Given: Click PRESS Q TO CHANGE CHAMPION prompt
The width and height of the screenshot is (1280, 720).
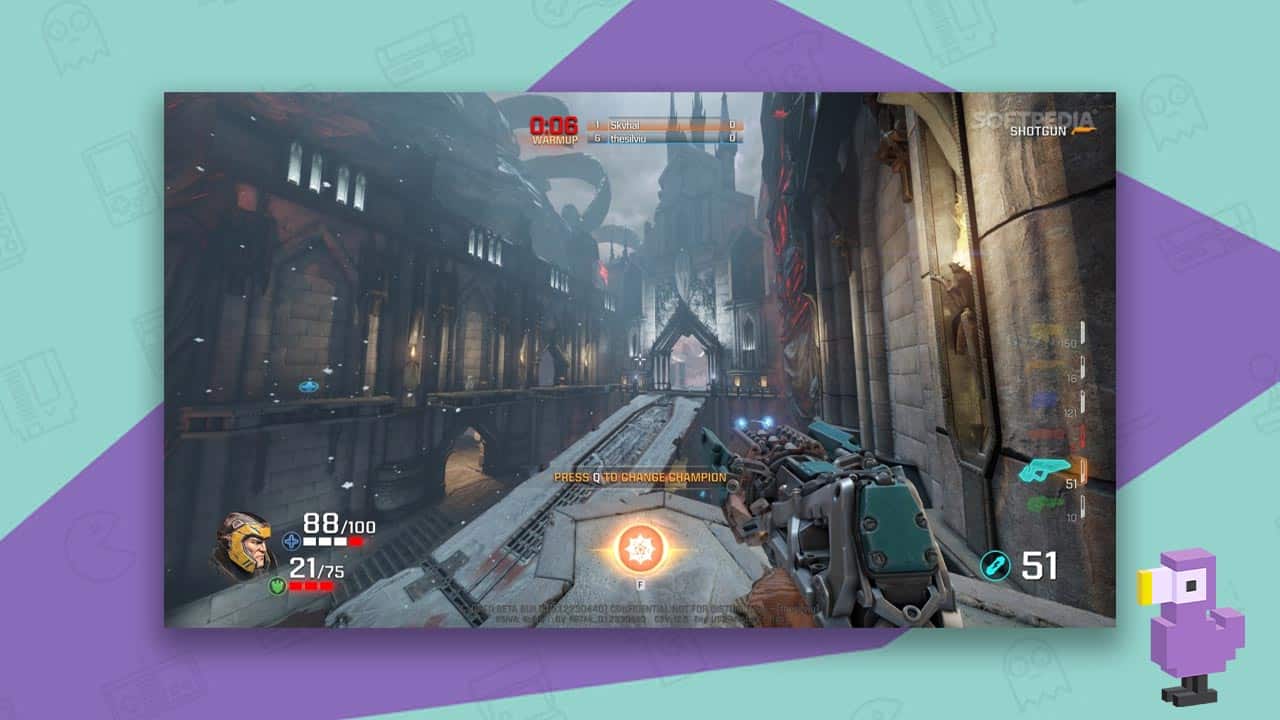Looking at the screenshot, I should click(640, 478).
